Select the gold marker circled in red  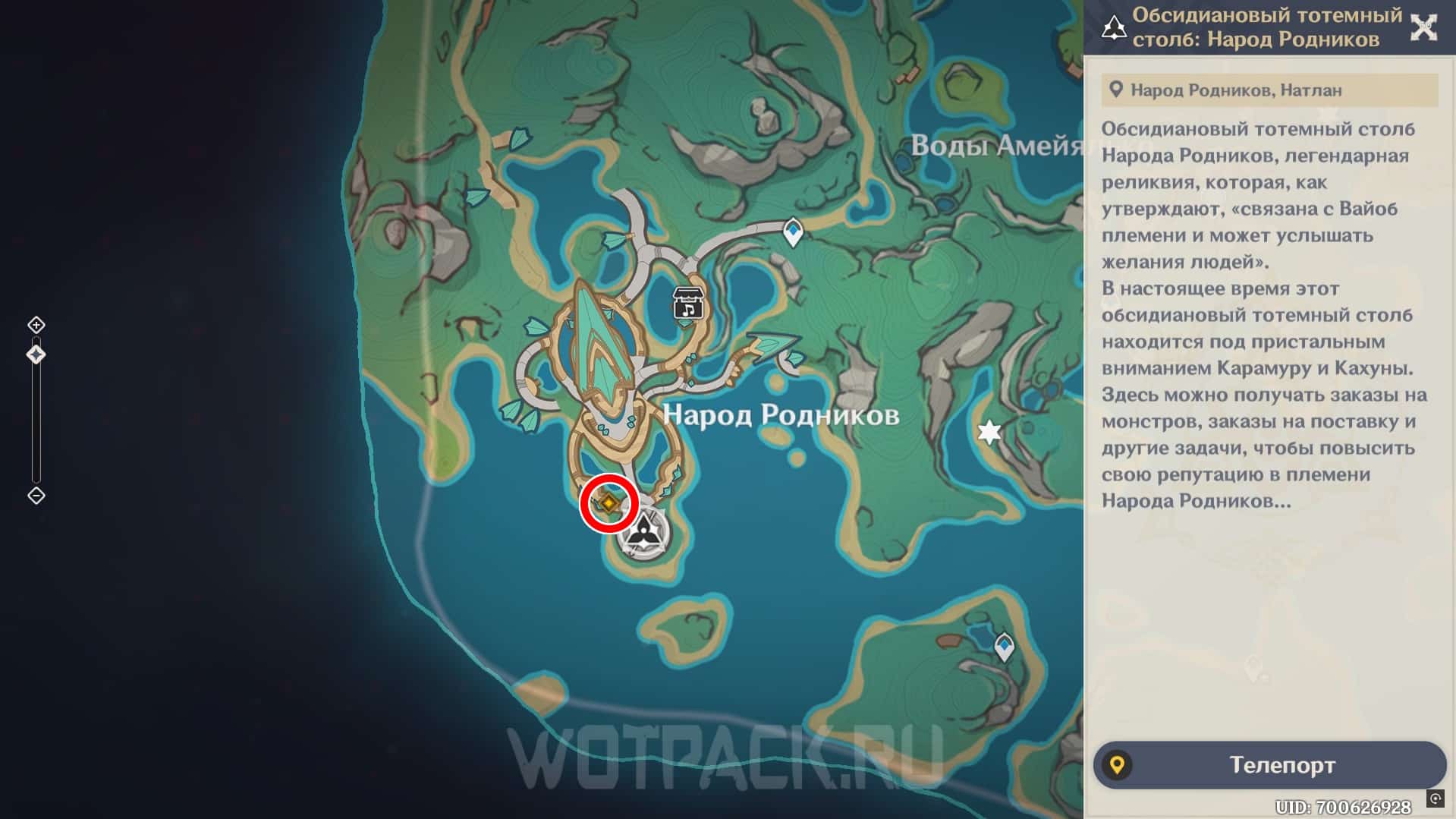609,502
